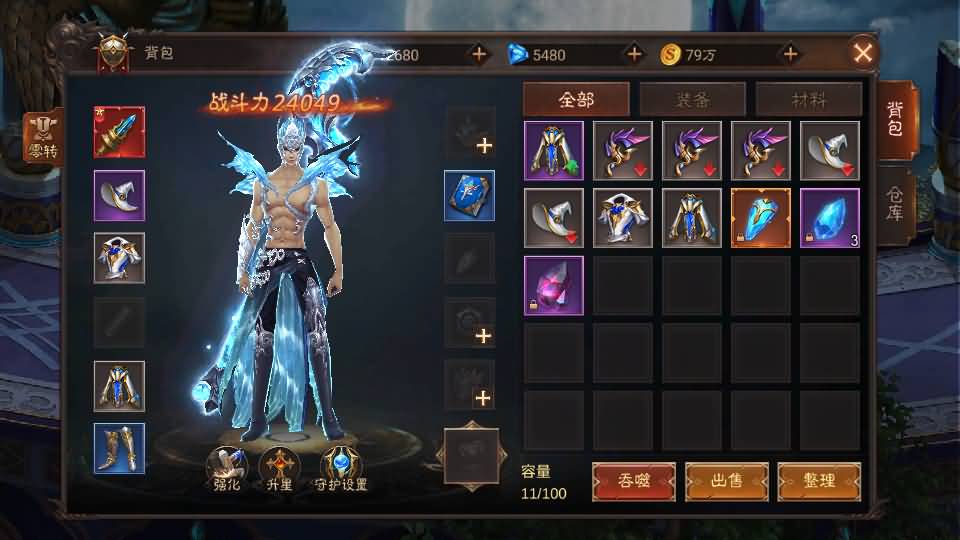Click the 吞噬 devour button
This screenshot has height=540, width=960.
pos(633,481)
